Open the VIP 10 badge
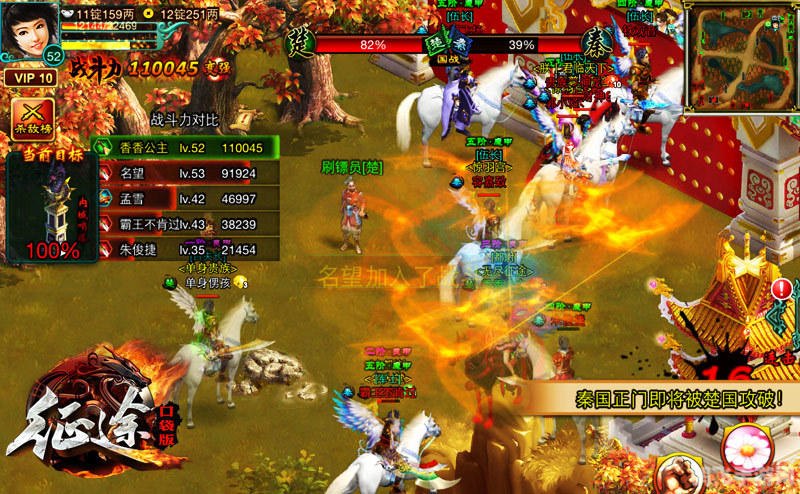The height and width of the screenshot is (494, 800). 29,77
